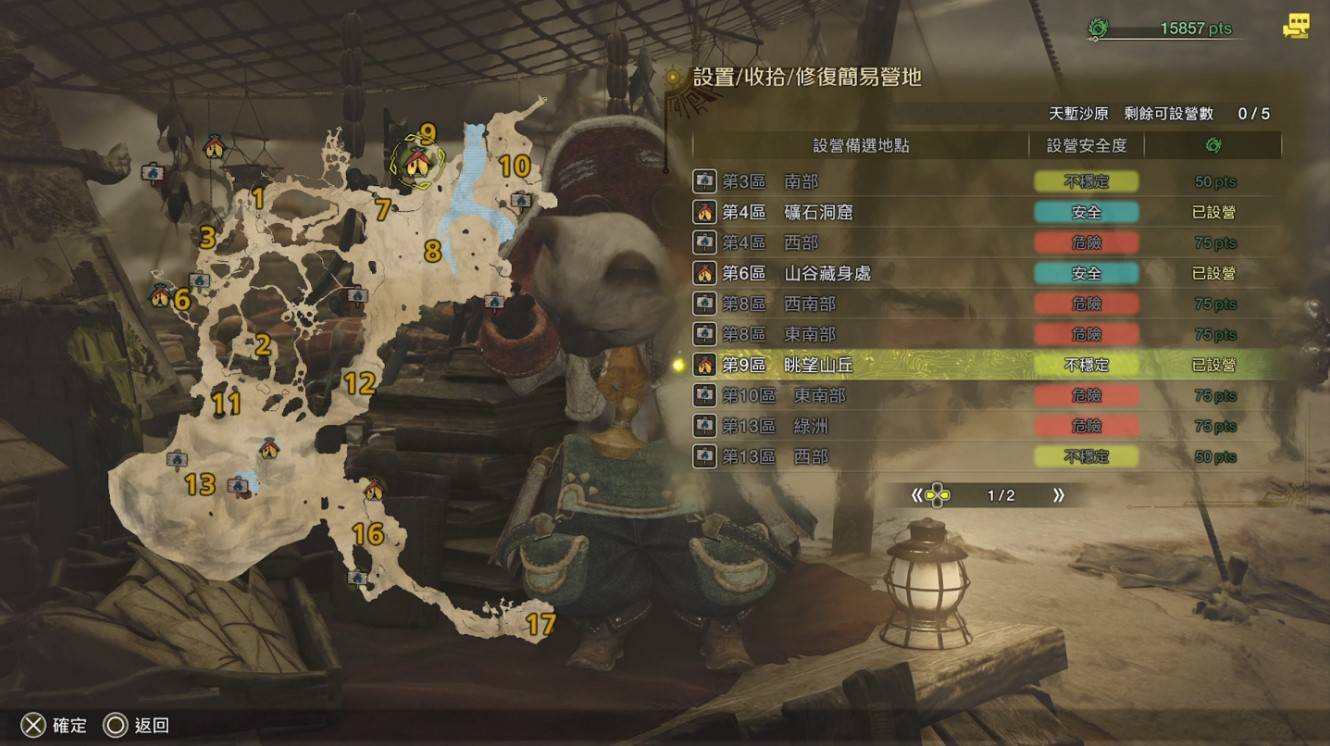
Task: Click the tent icon near area 17 on the map
Action: (358, 579)
